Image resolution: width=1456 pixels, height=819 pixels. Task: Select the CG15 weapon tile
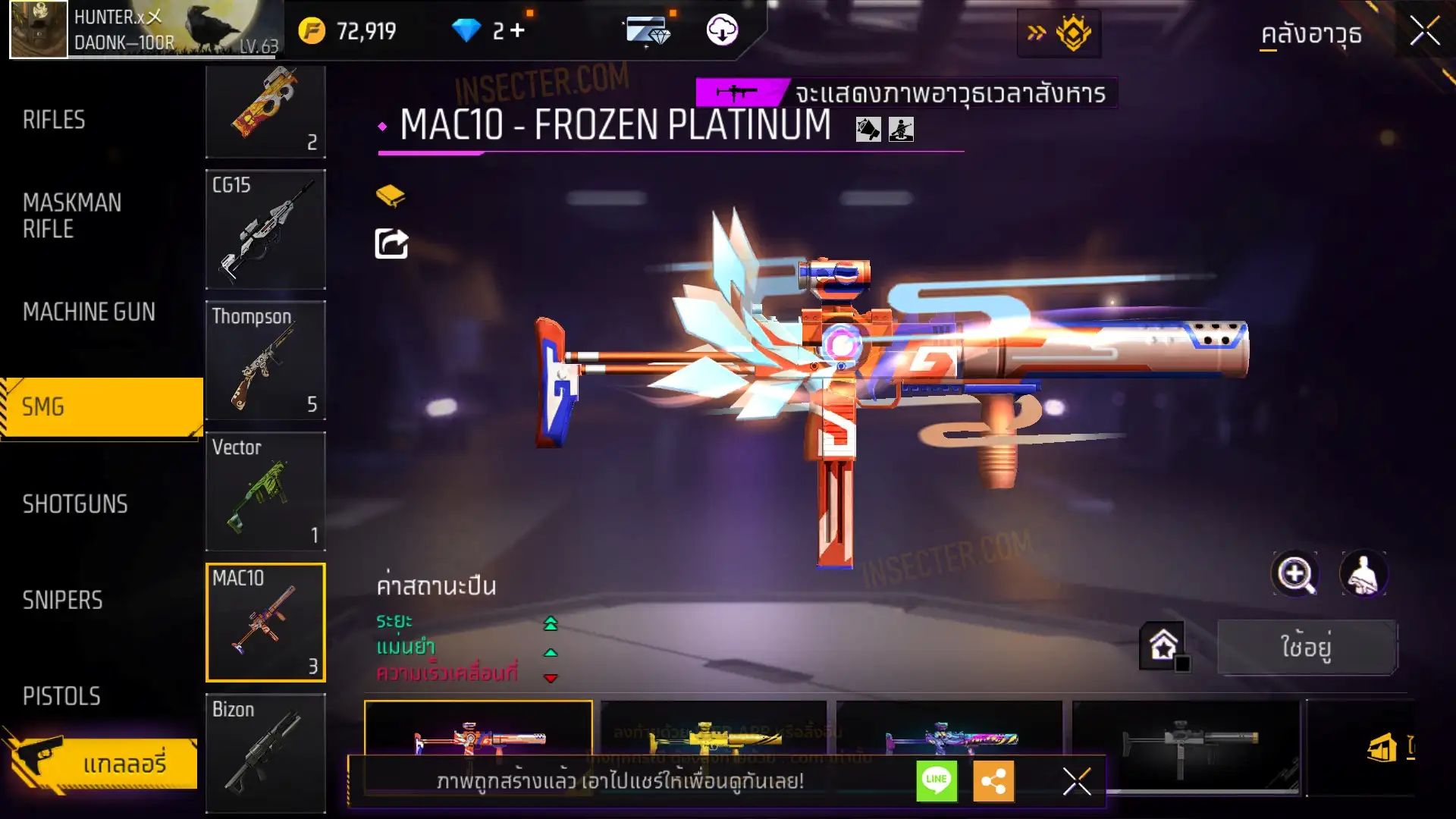[x=265, y=229]
